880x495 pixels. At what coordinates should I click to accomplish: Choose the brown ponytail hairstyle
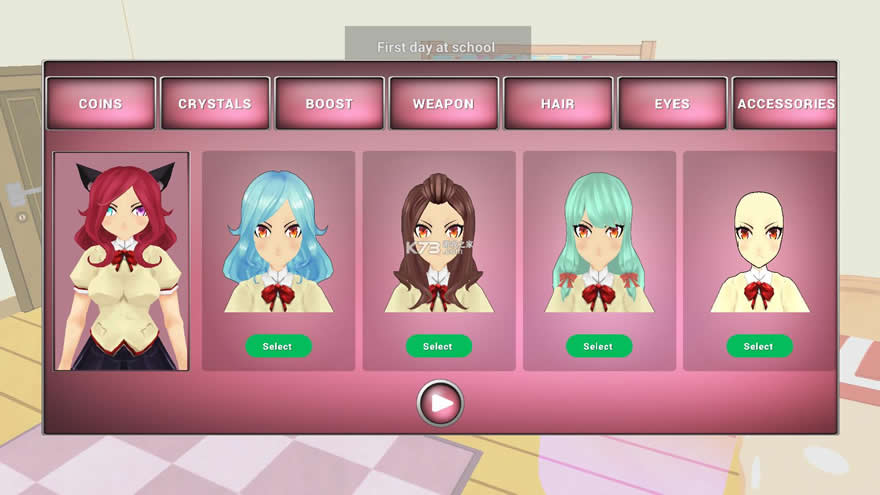(438, 346)
